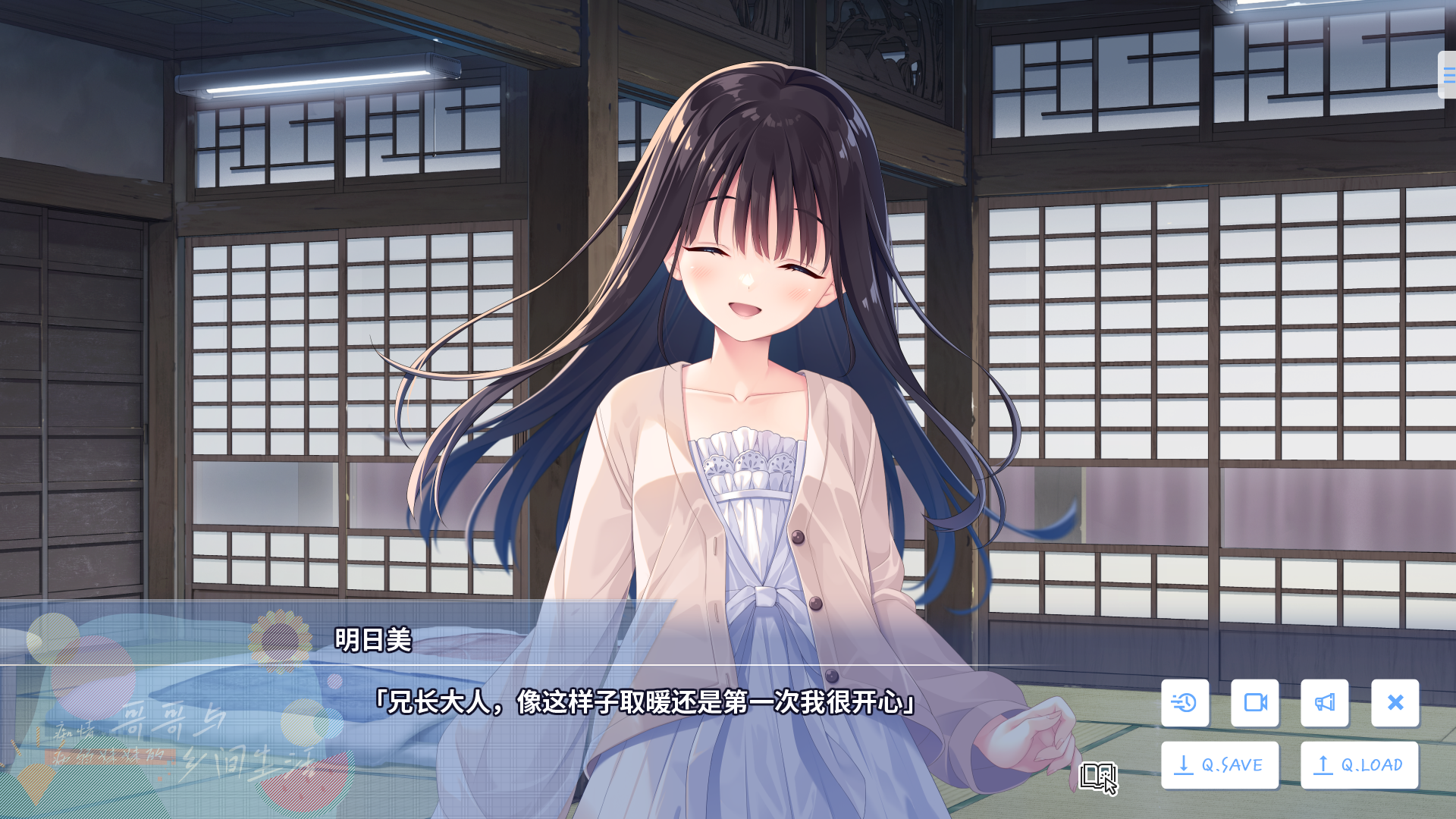Viewport: 1456px width, 819px height.
Task: Hide the dialogue window with X
Action: 1395,703
